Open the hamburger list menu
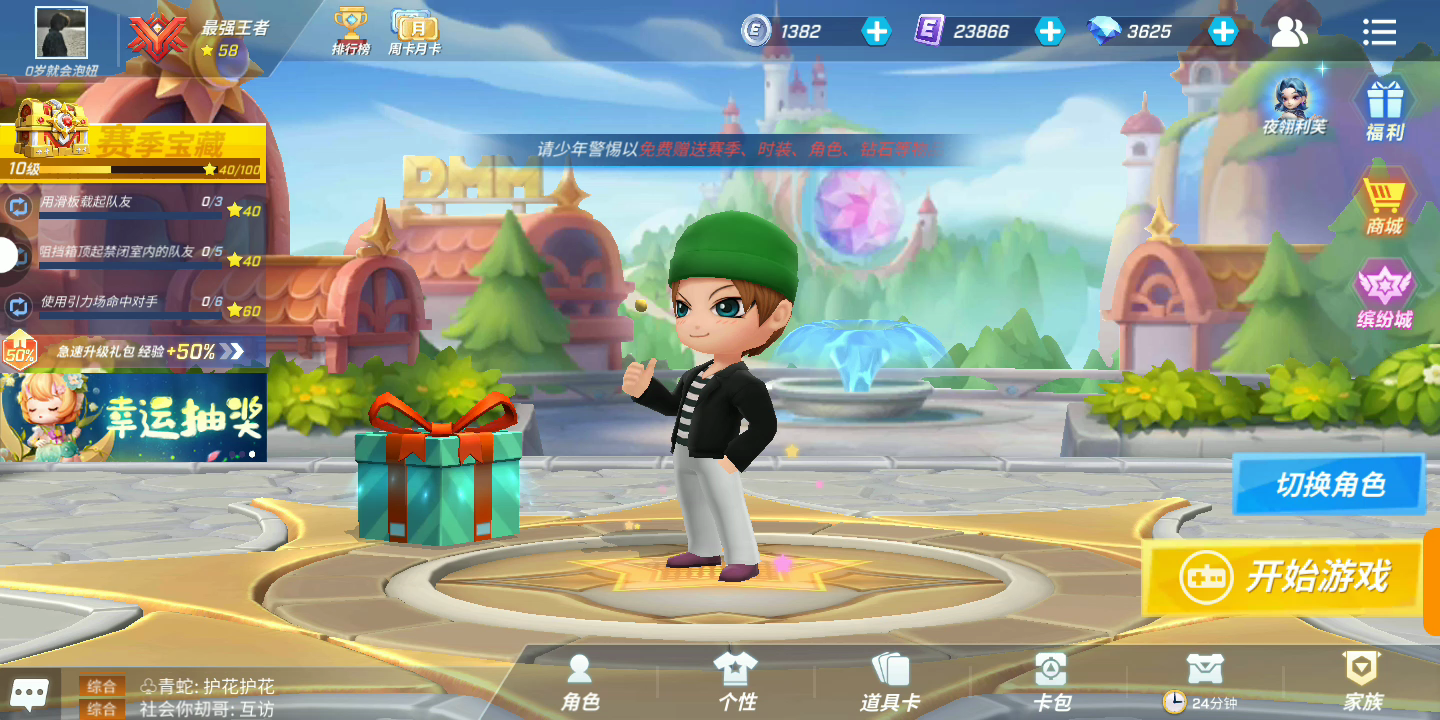Screen dimensions: 1440x720 (x=1379, y=32)
